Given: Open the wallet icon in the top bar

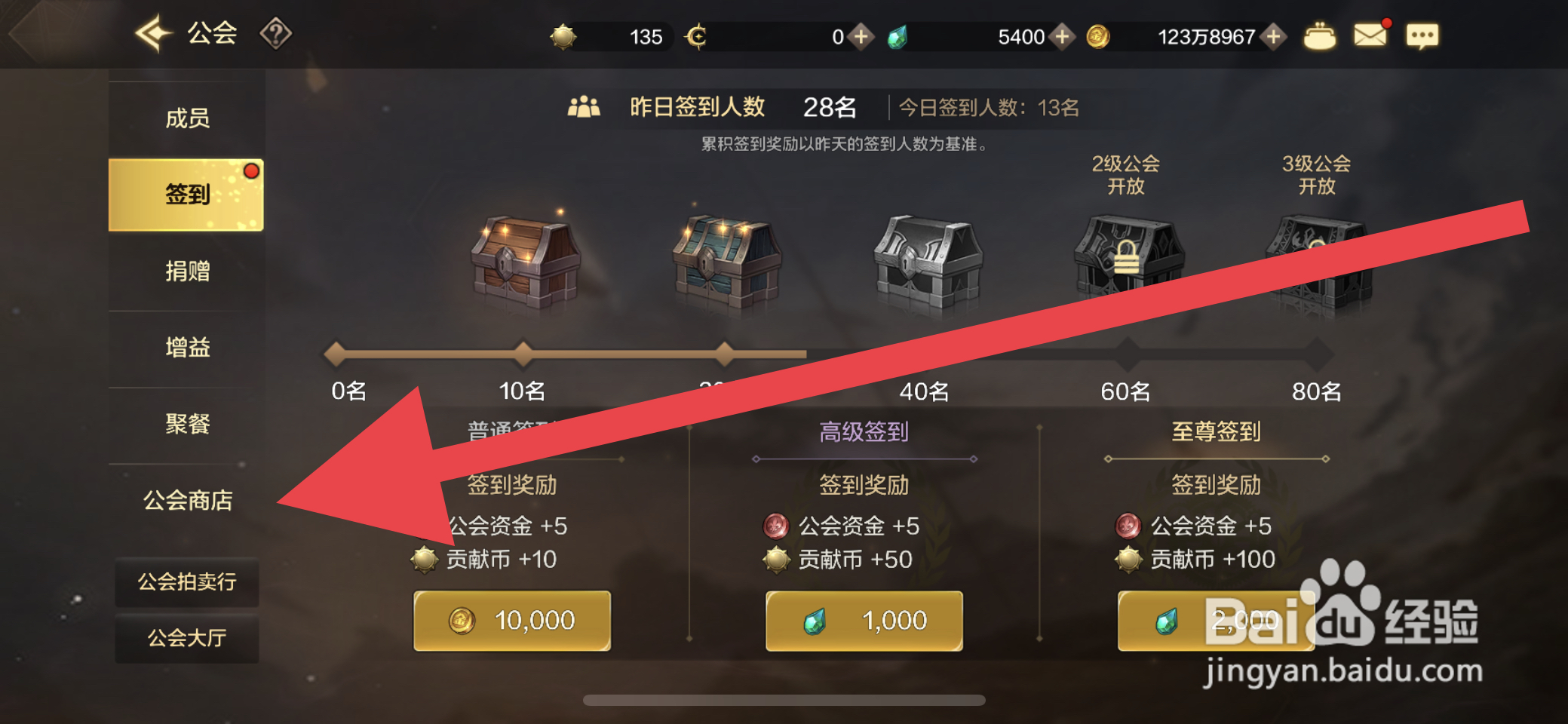Looking at the screenshot, I should coord(1321,35).
